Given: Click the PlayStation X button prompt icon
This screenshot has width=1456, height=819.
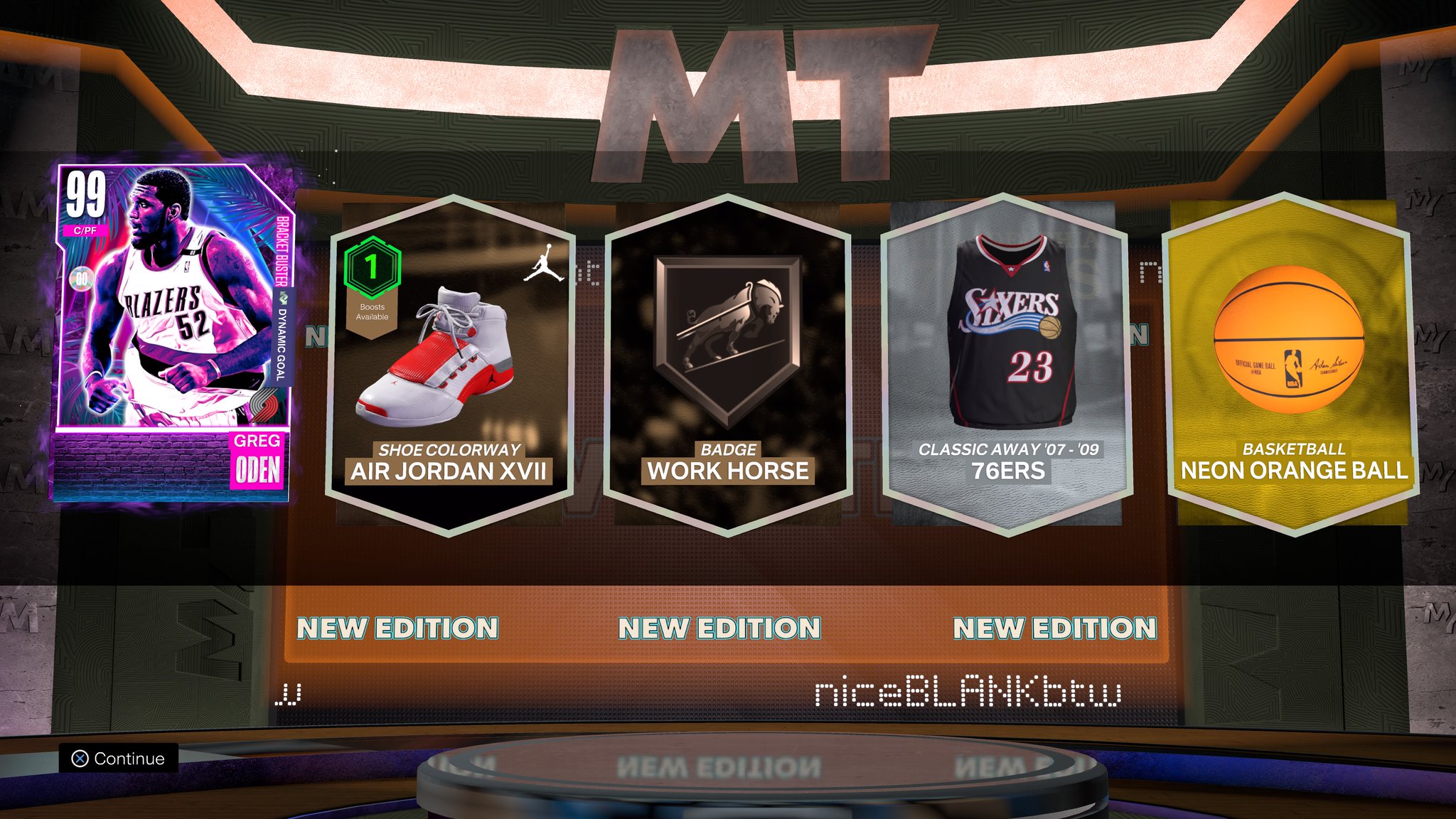Looking at the screenshot, I should [80, 758].
